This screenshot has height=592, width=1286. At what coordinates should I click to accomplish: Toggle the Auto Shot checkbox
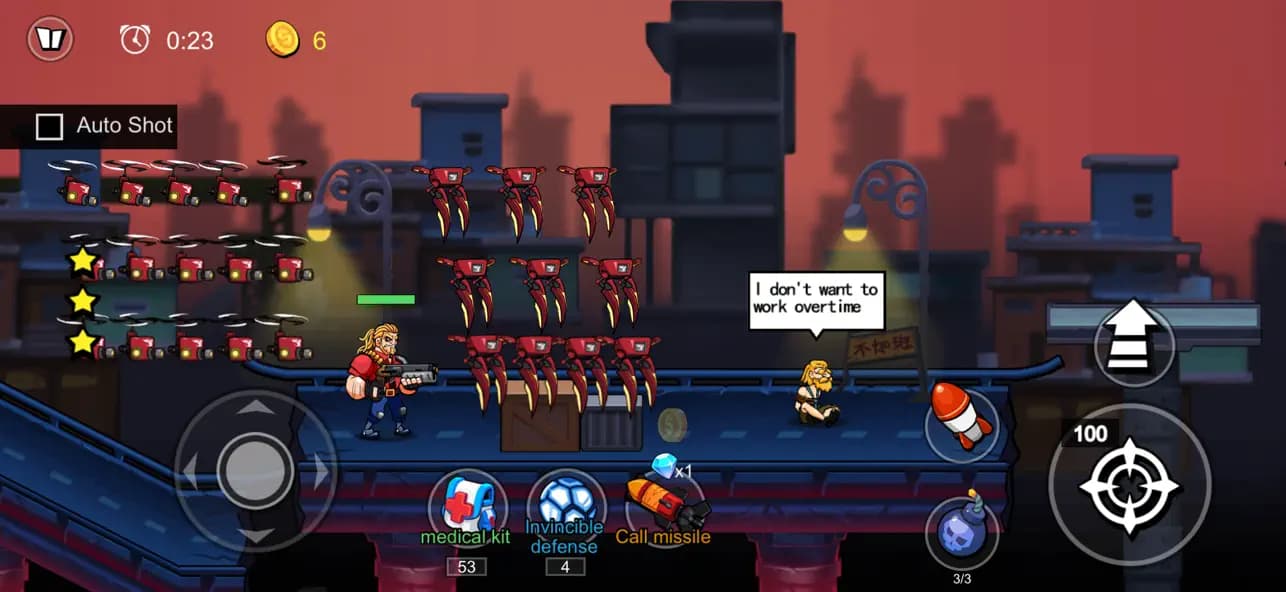pos(49,127)
